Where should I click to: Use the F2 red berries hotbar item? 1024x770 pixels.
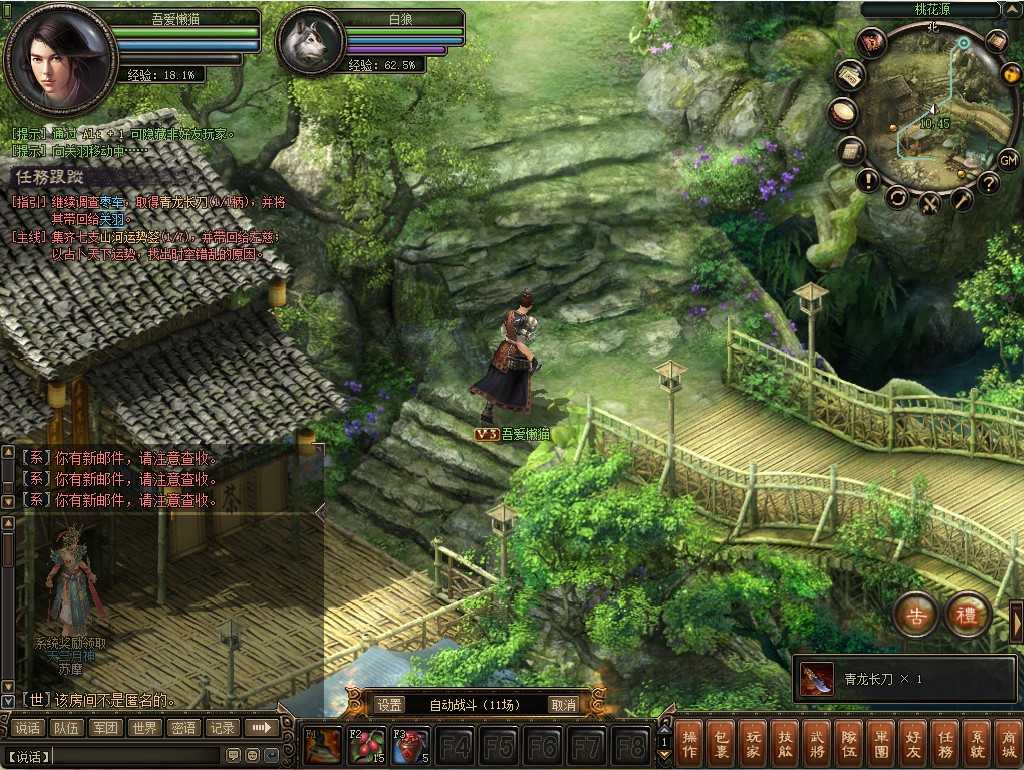click(366, 746)
